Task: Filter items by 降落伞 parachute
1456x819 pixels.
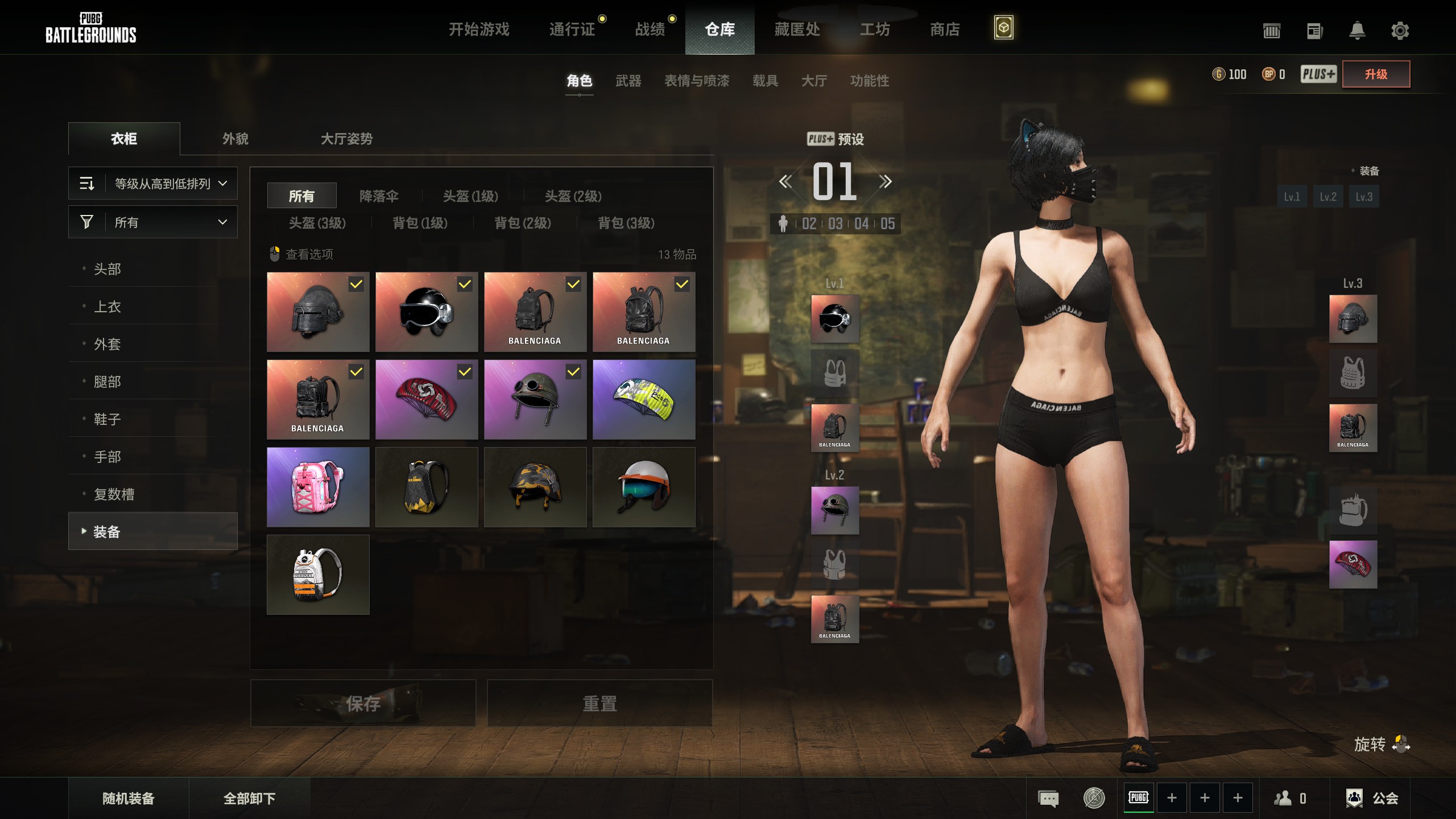Action: [x=379, y=196]
